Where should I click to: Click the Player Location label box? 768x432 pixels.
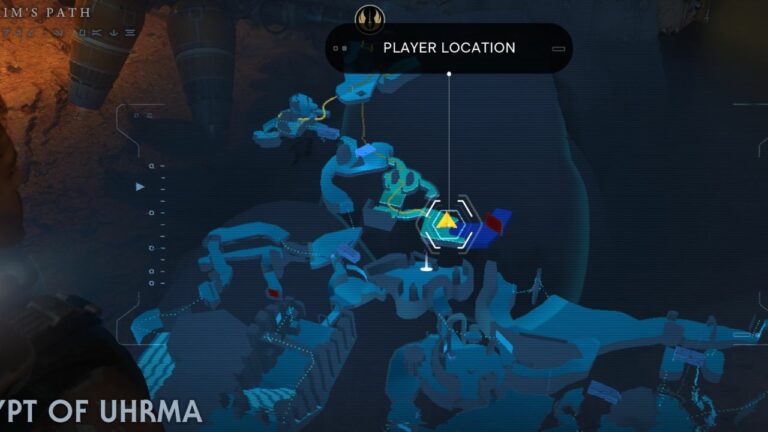pos(449,48)
